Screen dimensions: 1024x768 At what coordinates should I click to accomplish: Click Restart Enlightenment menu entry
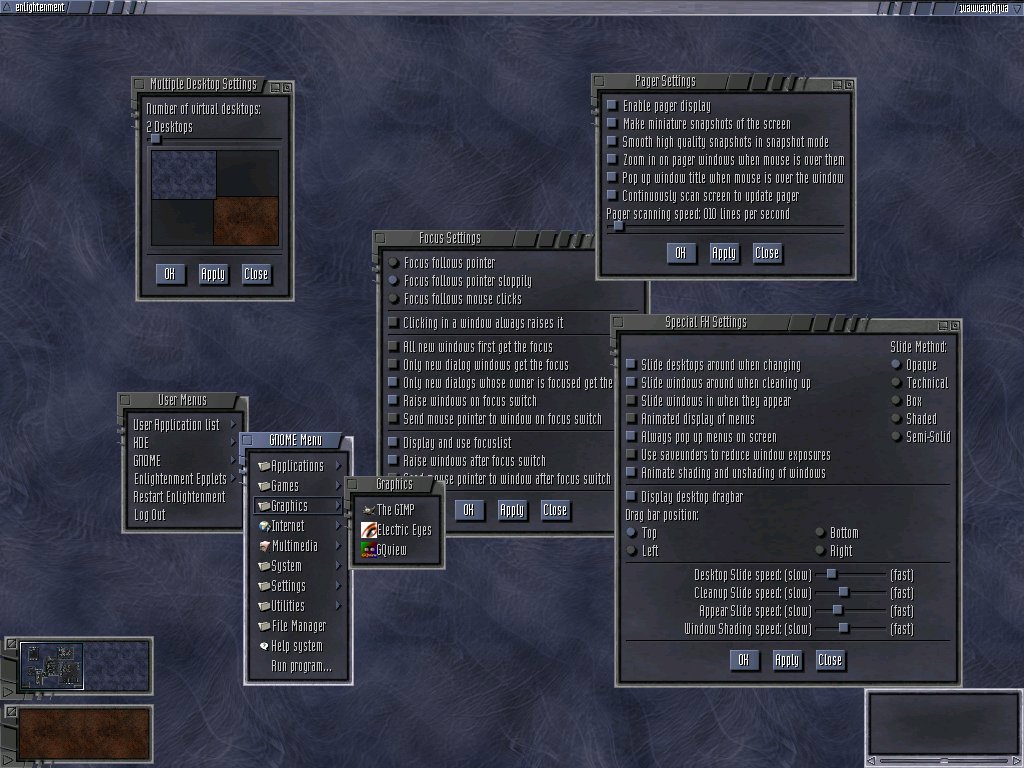[179, 497]
